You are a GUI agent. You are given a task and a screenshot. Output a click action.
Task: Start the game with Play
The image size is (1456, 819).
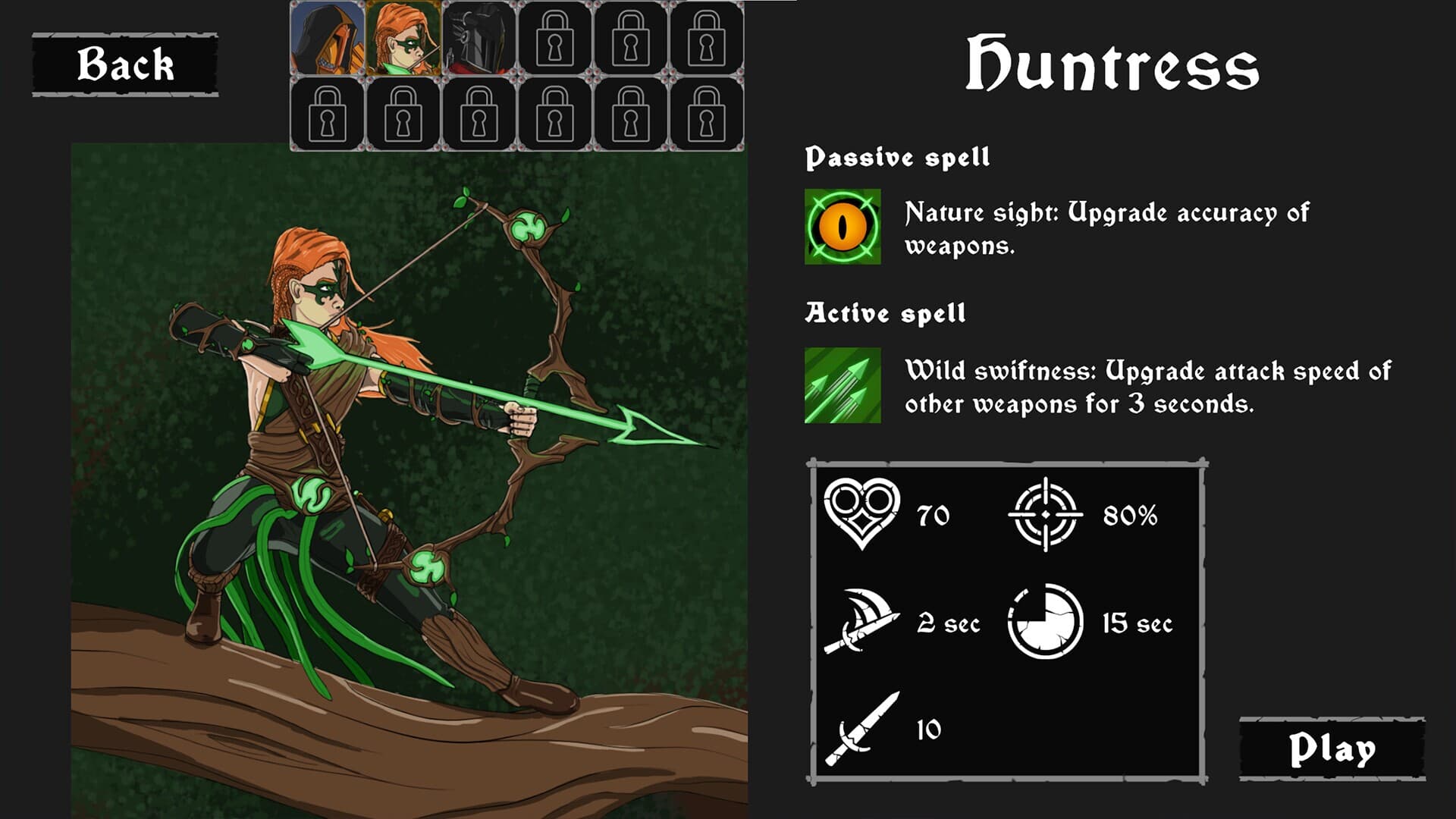coord(1332,748)
